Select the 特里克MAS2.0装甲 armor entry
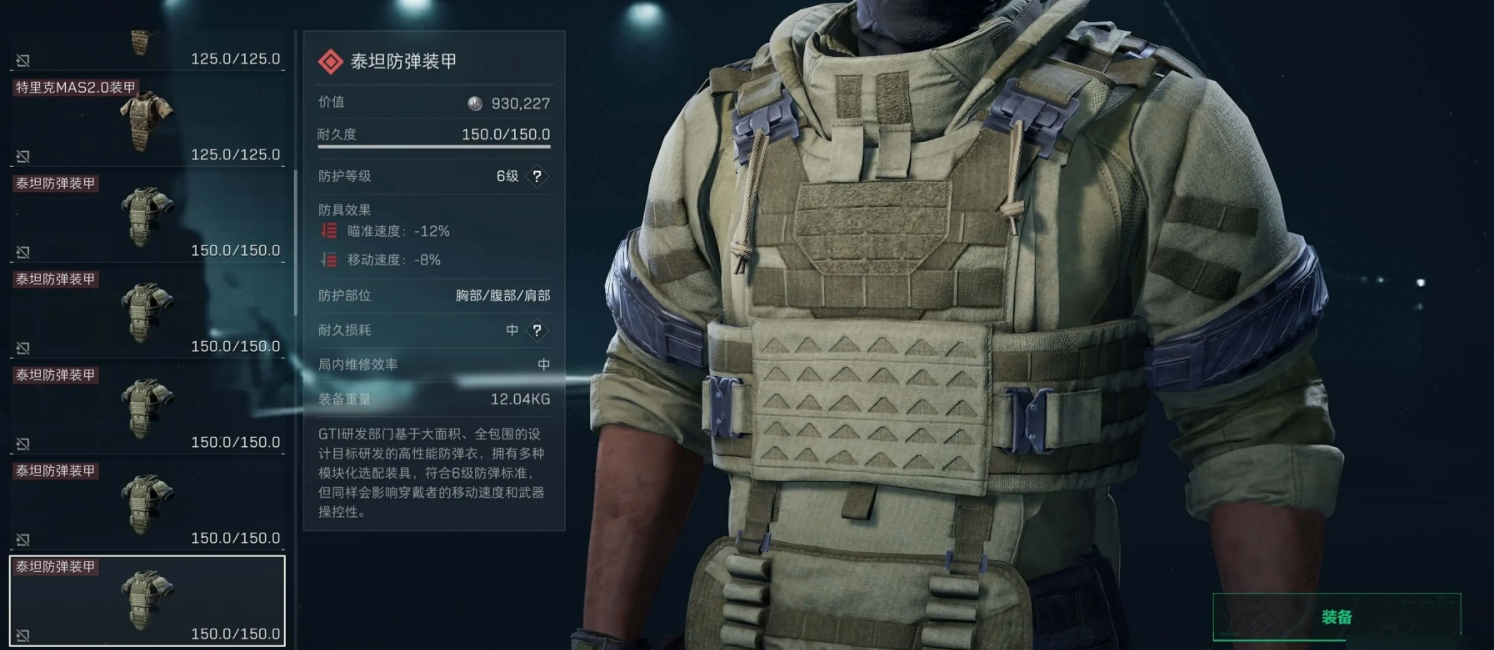 coord(147,122)
